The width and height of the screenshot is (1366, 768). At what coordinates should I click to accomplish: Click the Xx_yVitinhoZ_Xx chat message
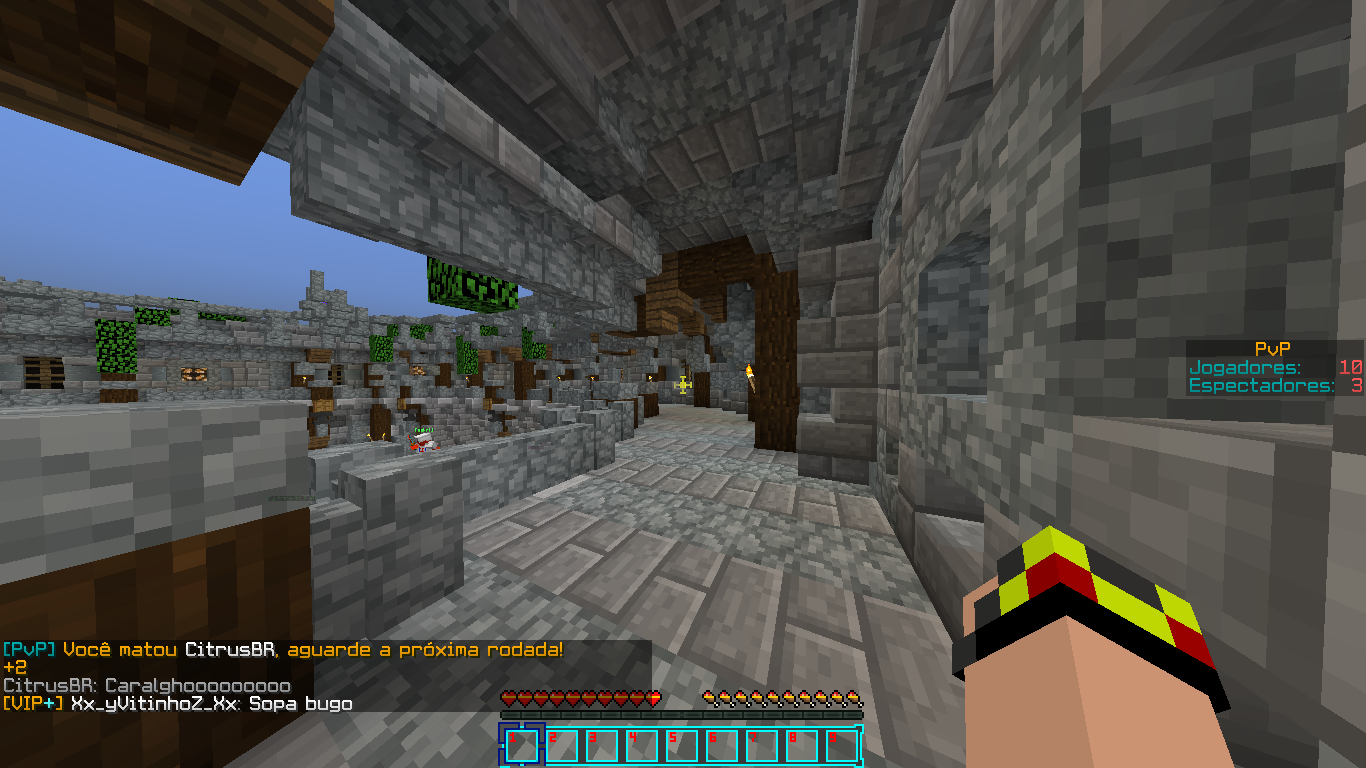(x=177, y=704)
